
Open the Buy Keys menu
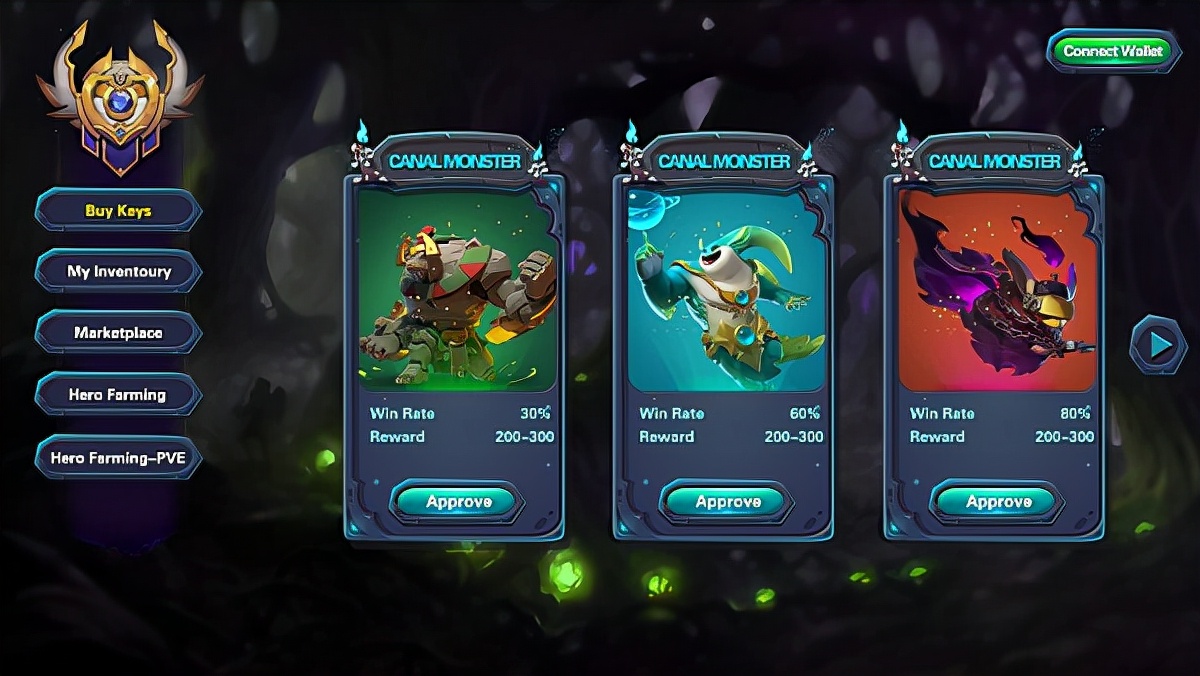click(118, 211)
